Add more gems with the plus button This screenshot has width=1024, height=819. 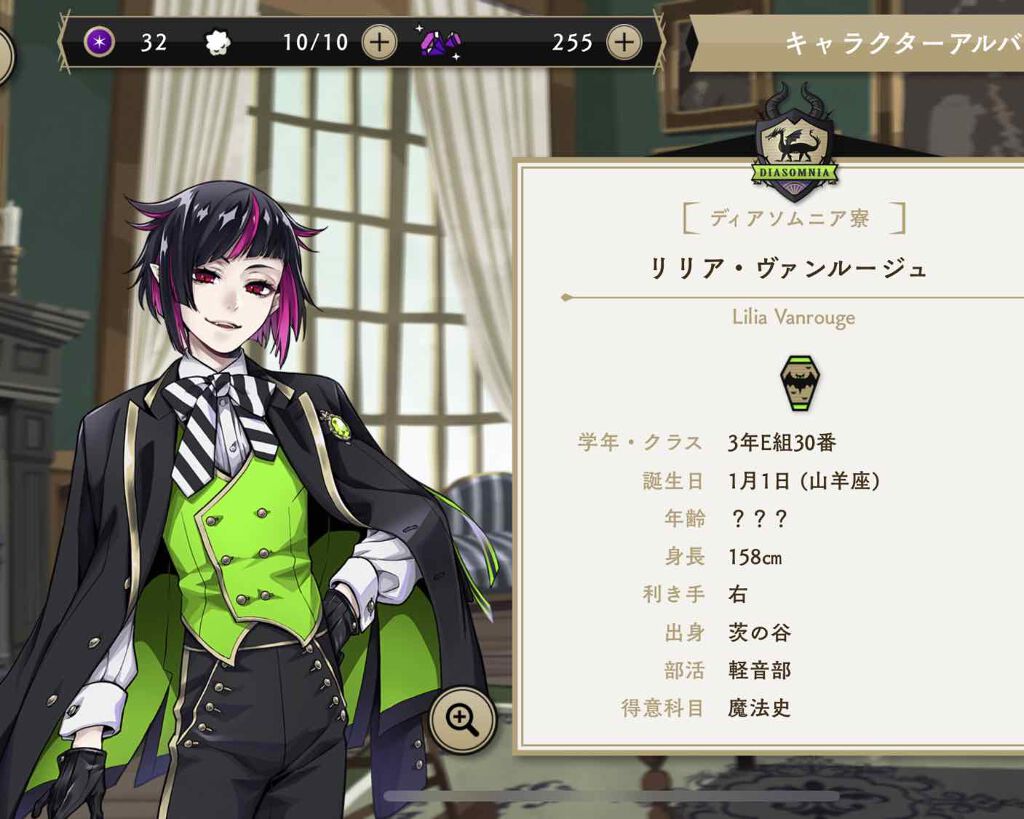coord(624,42)
